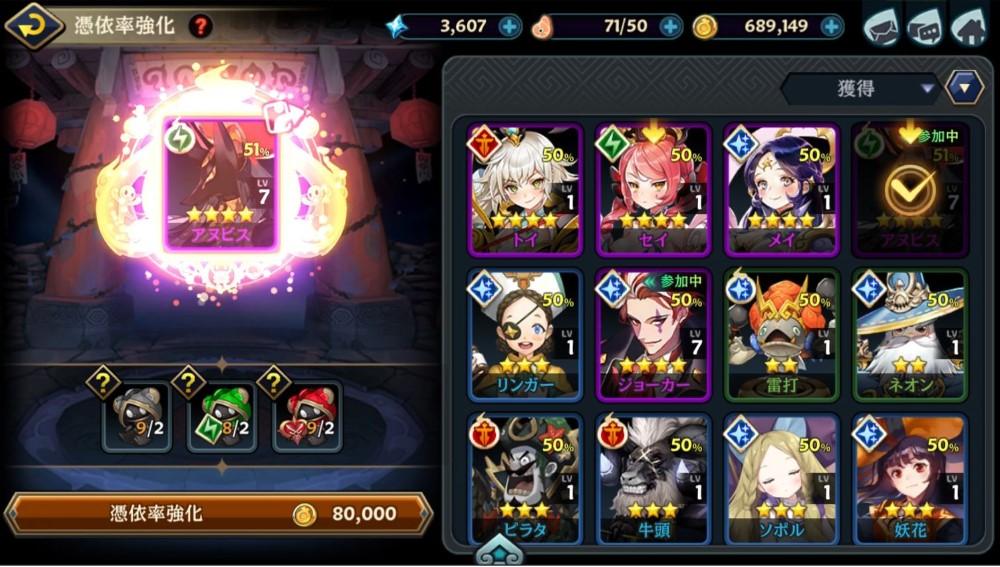Add gold coins with the plus button
This screenshot has height=567, width=1000.
(831, 26)
